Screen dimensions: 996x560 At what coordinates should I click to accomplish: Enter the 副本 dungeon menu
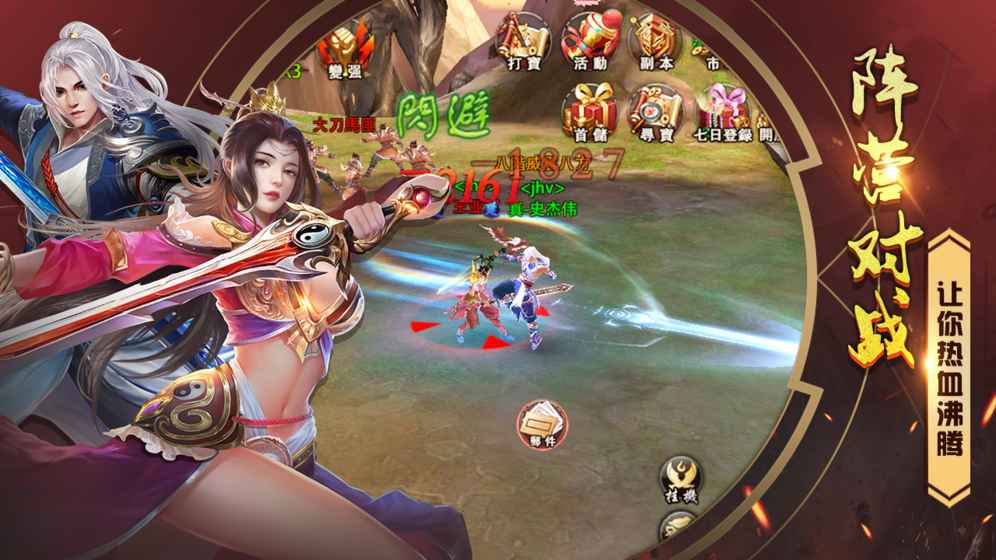[655, 42]
